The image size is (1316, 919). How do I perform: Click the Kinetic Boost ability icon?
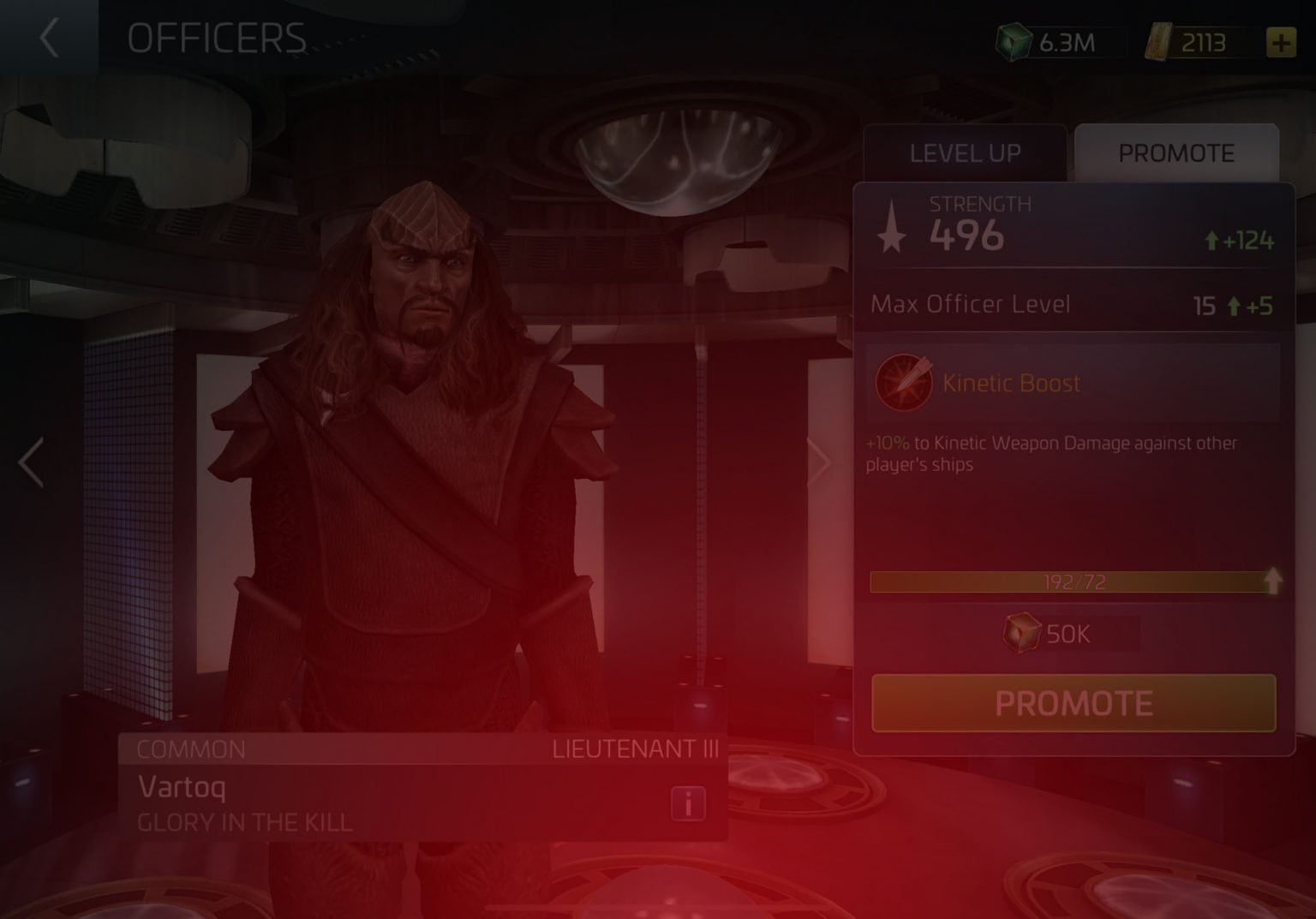(x=902, y=383)
